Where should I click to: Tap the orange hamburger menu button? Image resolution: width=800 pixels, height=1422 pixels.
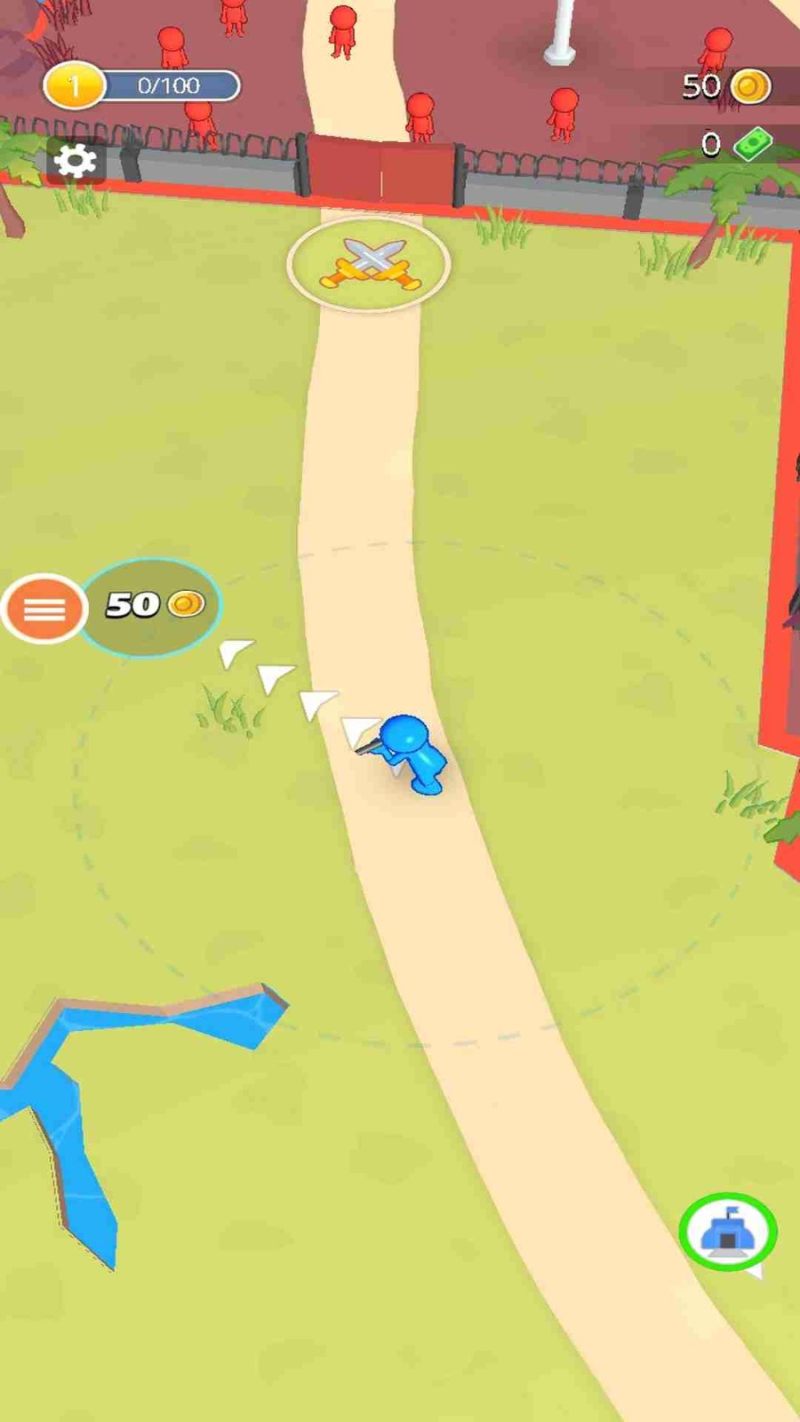coord(44,608)
